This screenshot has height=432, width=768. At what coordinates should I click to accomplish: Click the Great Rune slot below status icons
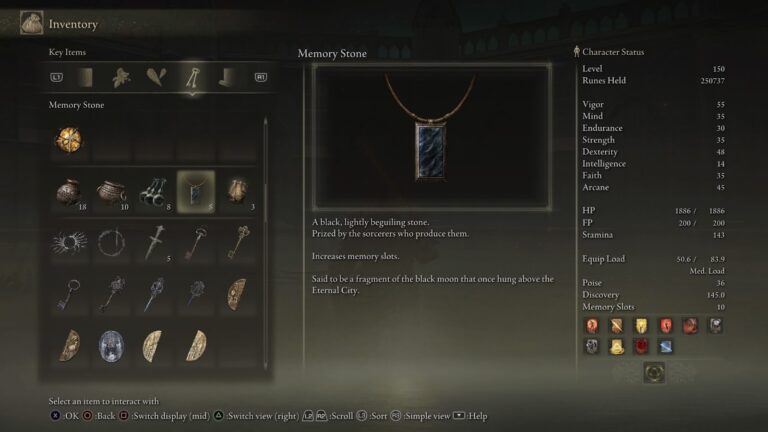653,372
